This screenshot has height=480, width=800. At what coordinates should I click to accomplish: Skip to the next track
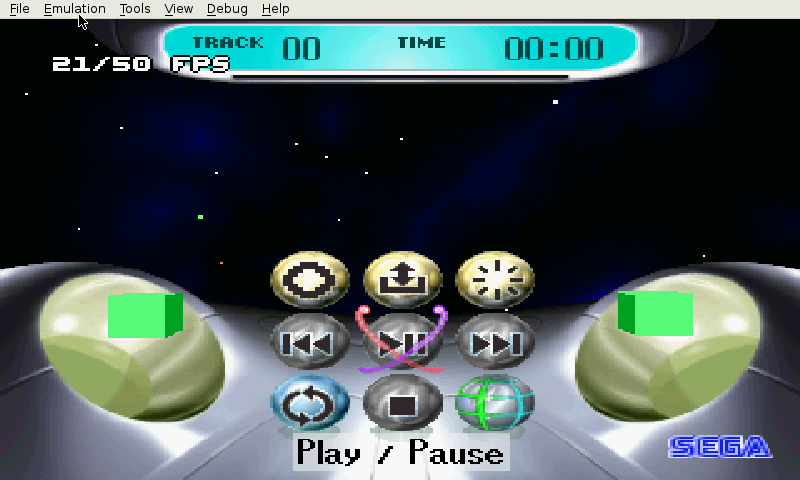[494, 343]
